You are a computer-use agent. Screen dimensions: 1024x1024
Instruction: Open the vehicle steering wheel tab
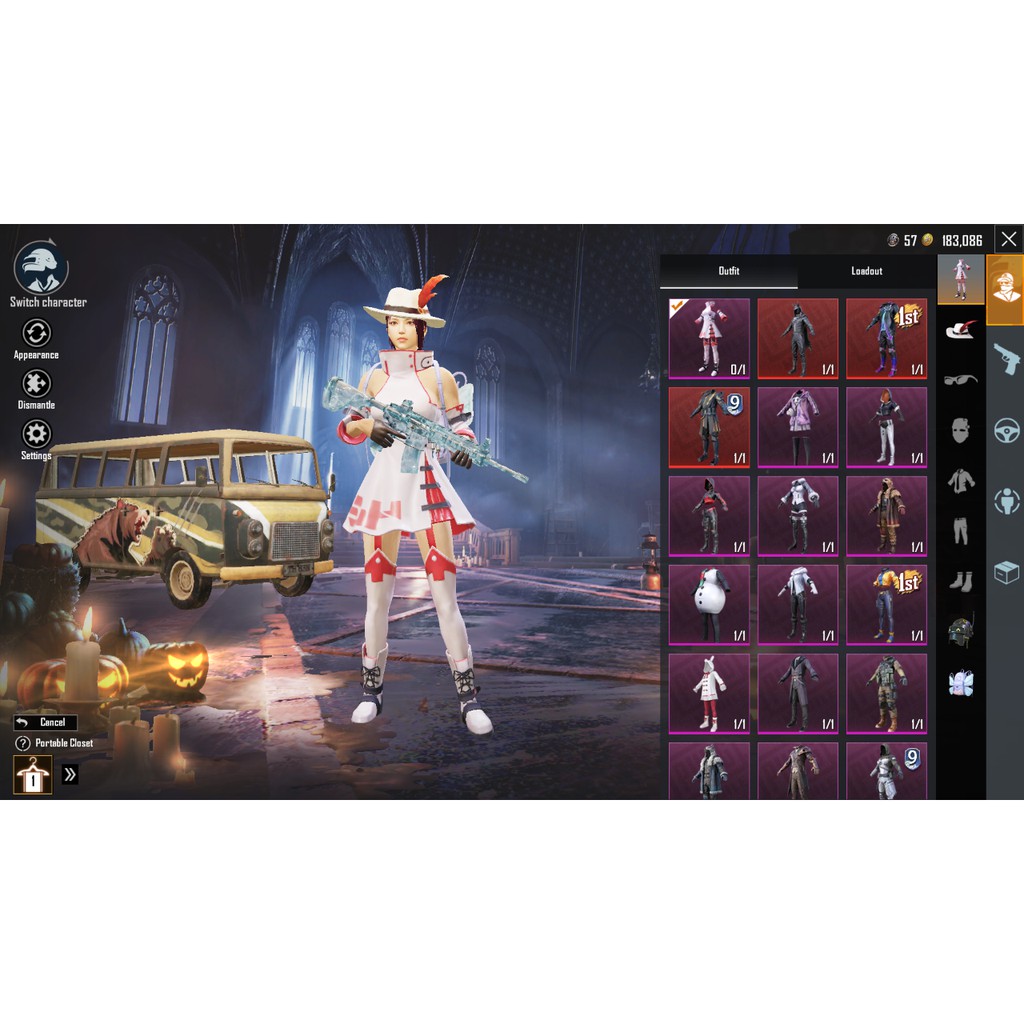pyautogui.click(x=1006, y=431)
